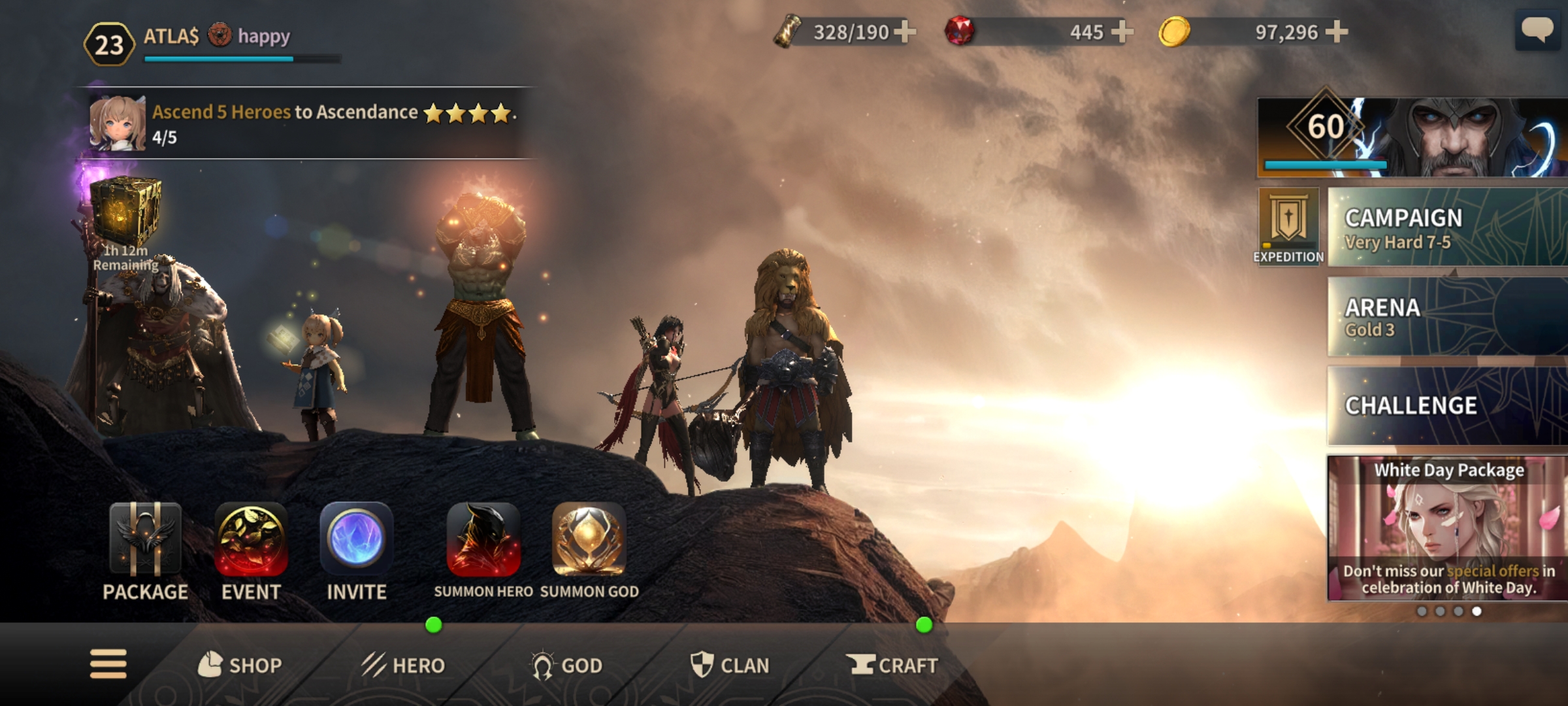Switch to the God tab
The image size is (1568, 706).
[x=566, y=665]
